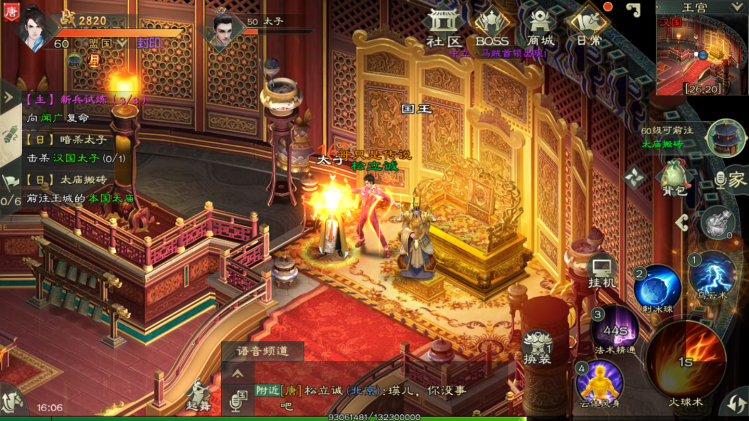Toggle 挂机 auto-battle
This screenshot has height=421, width=749.
pos(601,271)
